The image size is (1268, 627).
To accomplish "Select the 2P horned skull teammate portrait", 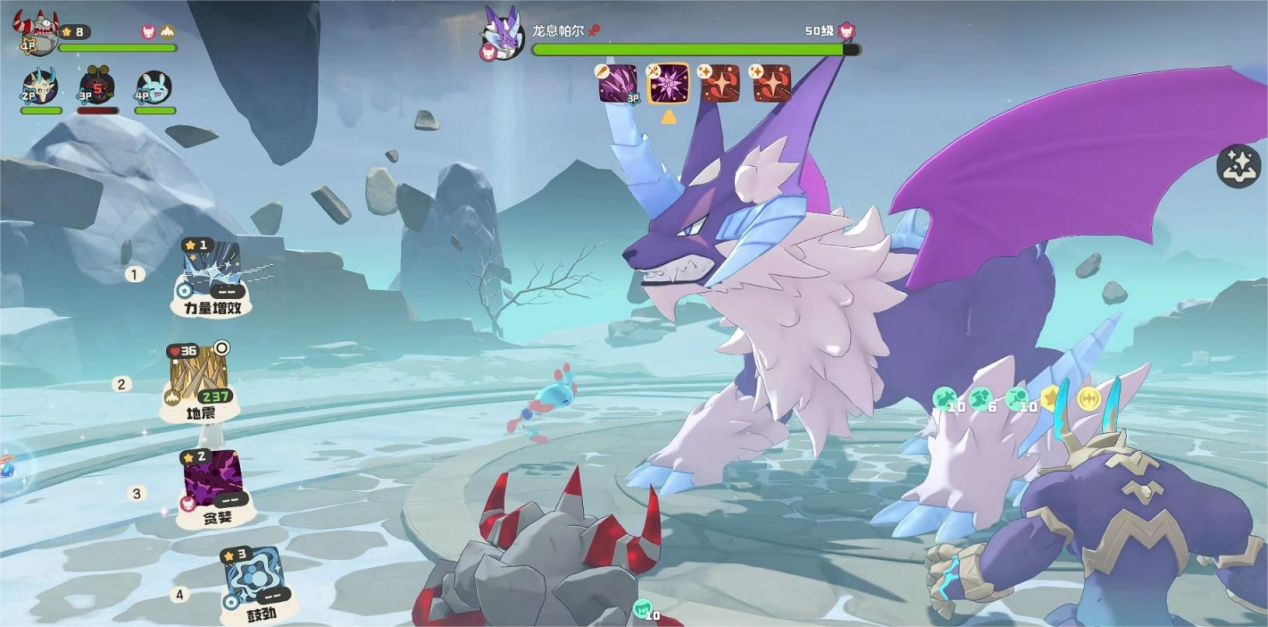I will [x=40, y=88].
